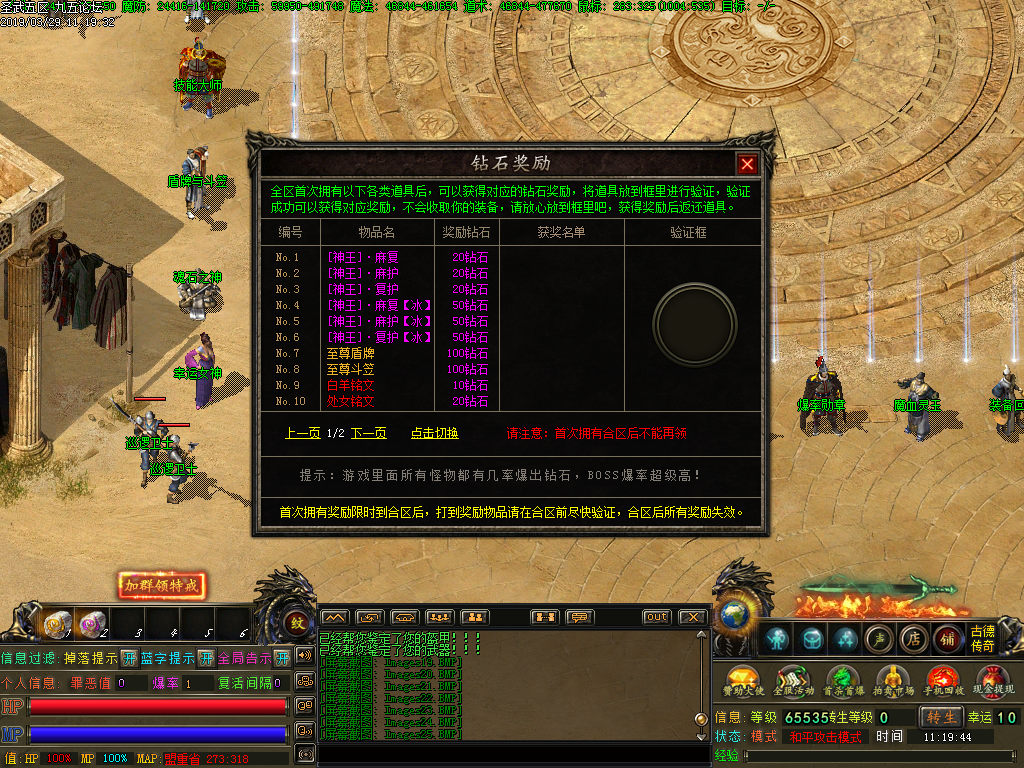The image size is (1024, 768).
Task: Click the 加群领特戒 promo button
Action: 162,585
